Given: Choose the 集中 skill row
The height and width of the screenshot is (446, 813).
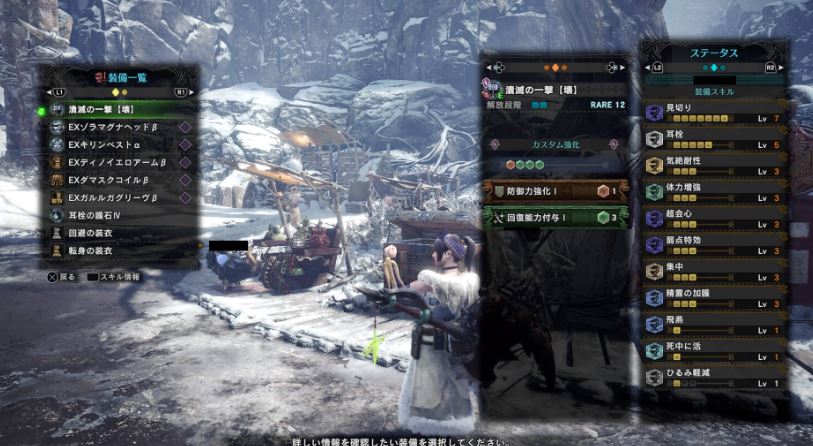Looking at the screenshot, I should point(714,271).
